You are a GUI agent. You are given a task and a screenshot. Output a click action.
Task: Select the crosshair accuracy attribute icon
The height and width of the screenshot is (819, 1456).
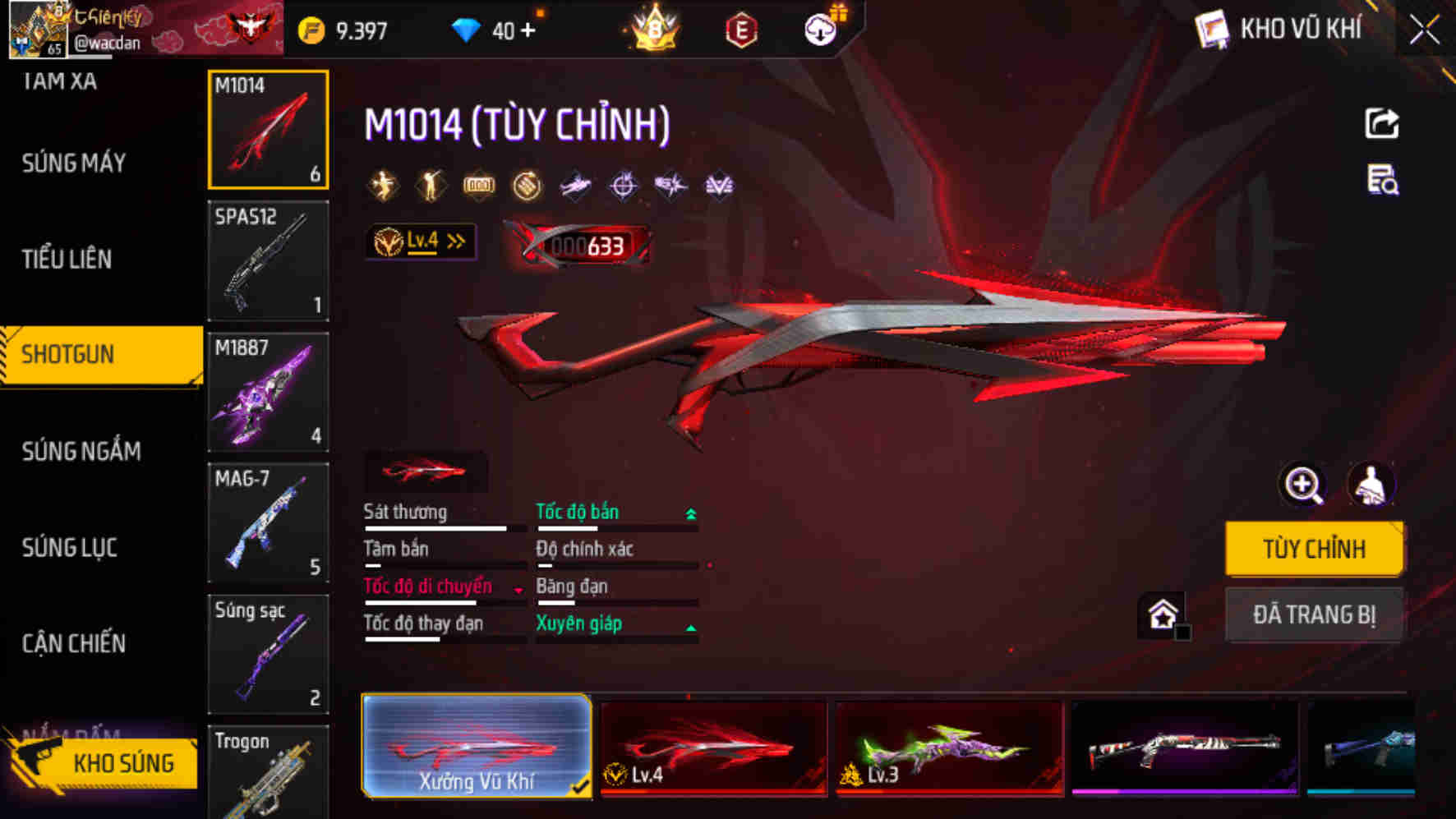(623, 185)
